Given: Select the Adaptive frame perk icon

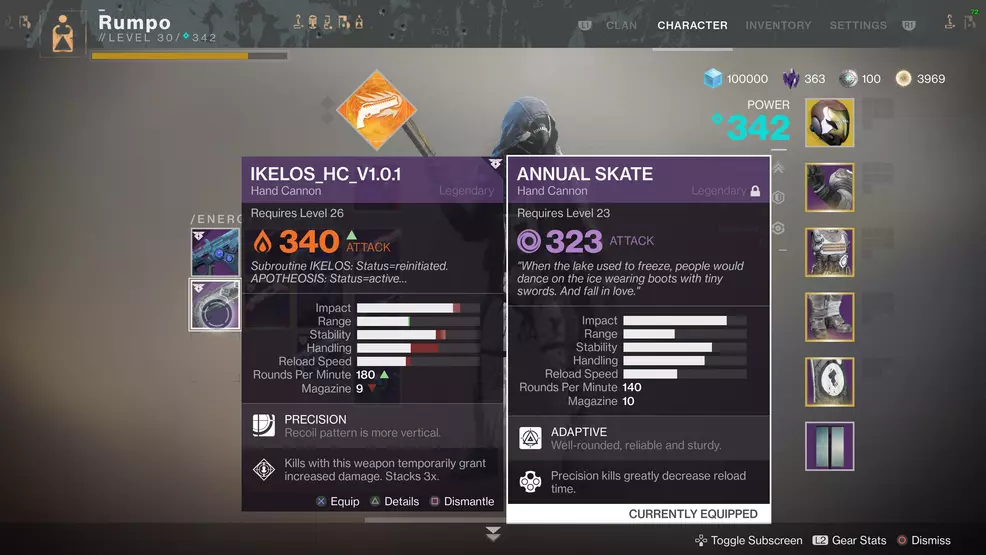Looking at the screenshot, I should click(x=530, y=438).
